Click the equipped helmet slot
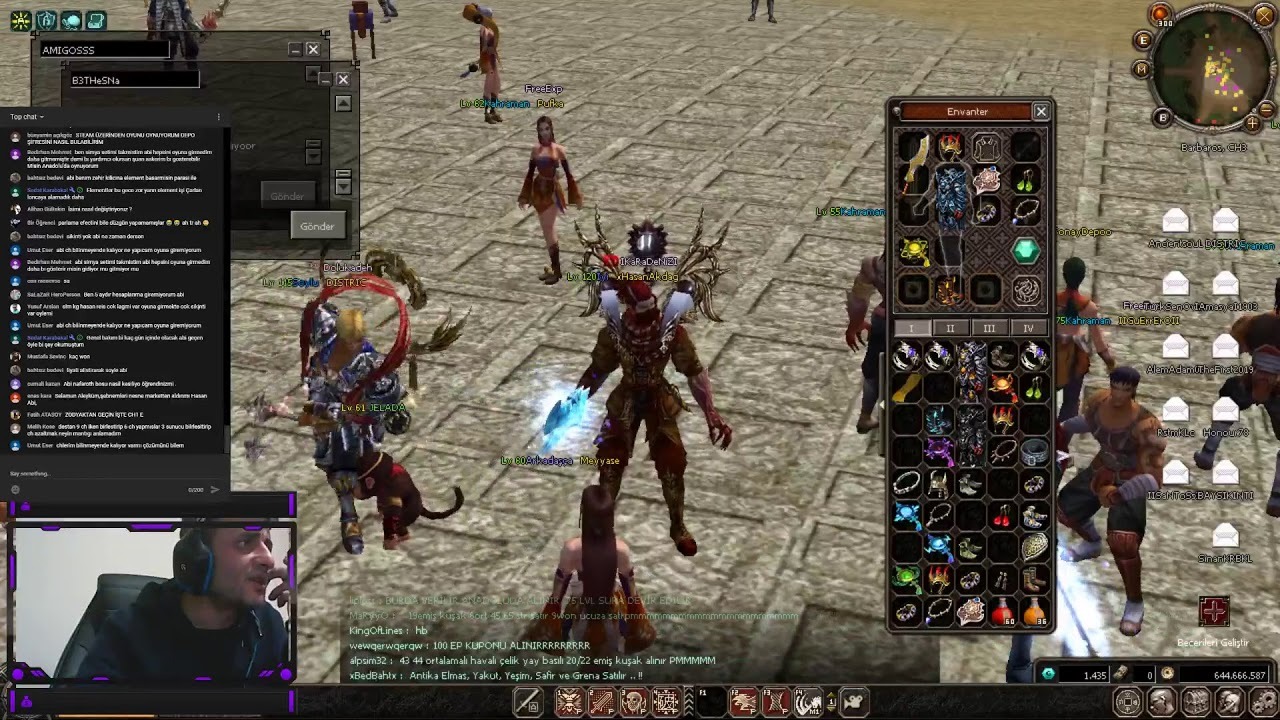Screen dimensions: 1280x720 pyautogui.click(x=950, y=148)
